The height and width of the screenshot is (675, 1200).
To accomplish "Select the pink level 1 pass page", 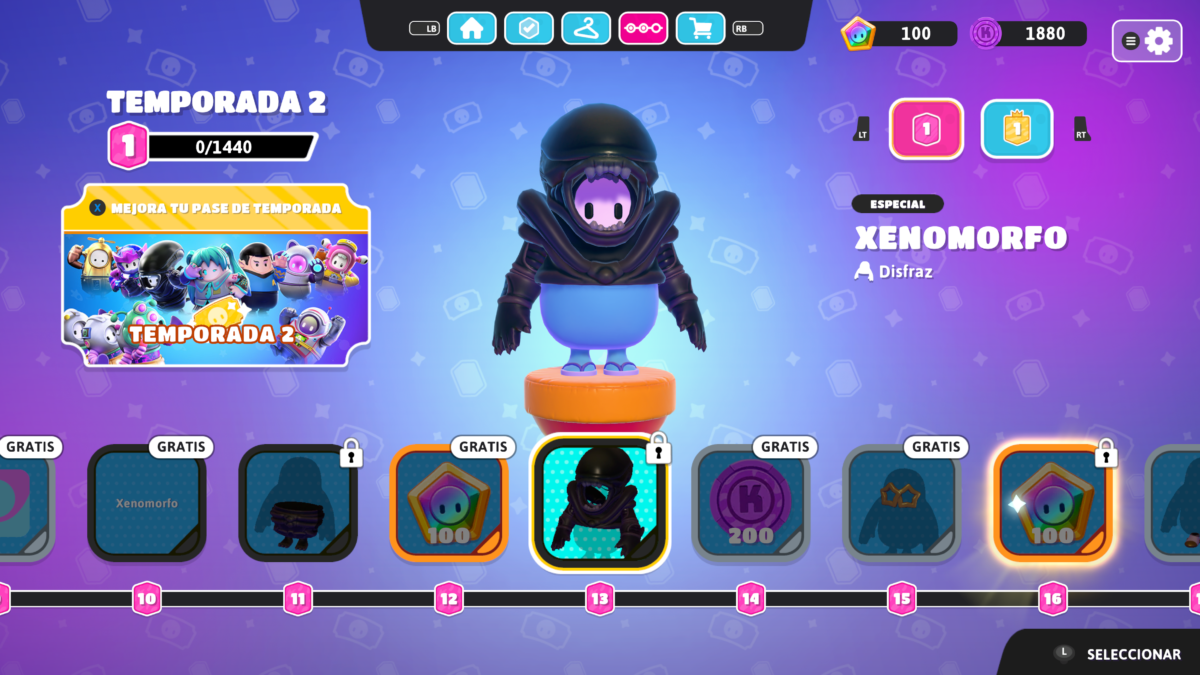I will point(926,129).
